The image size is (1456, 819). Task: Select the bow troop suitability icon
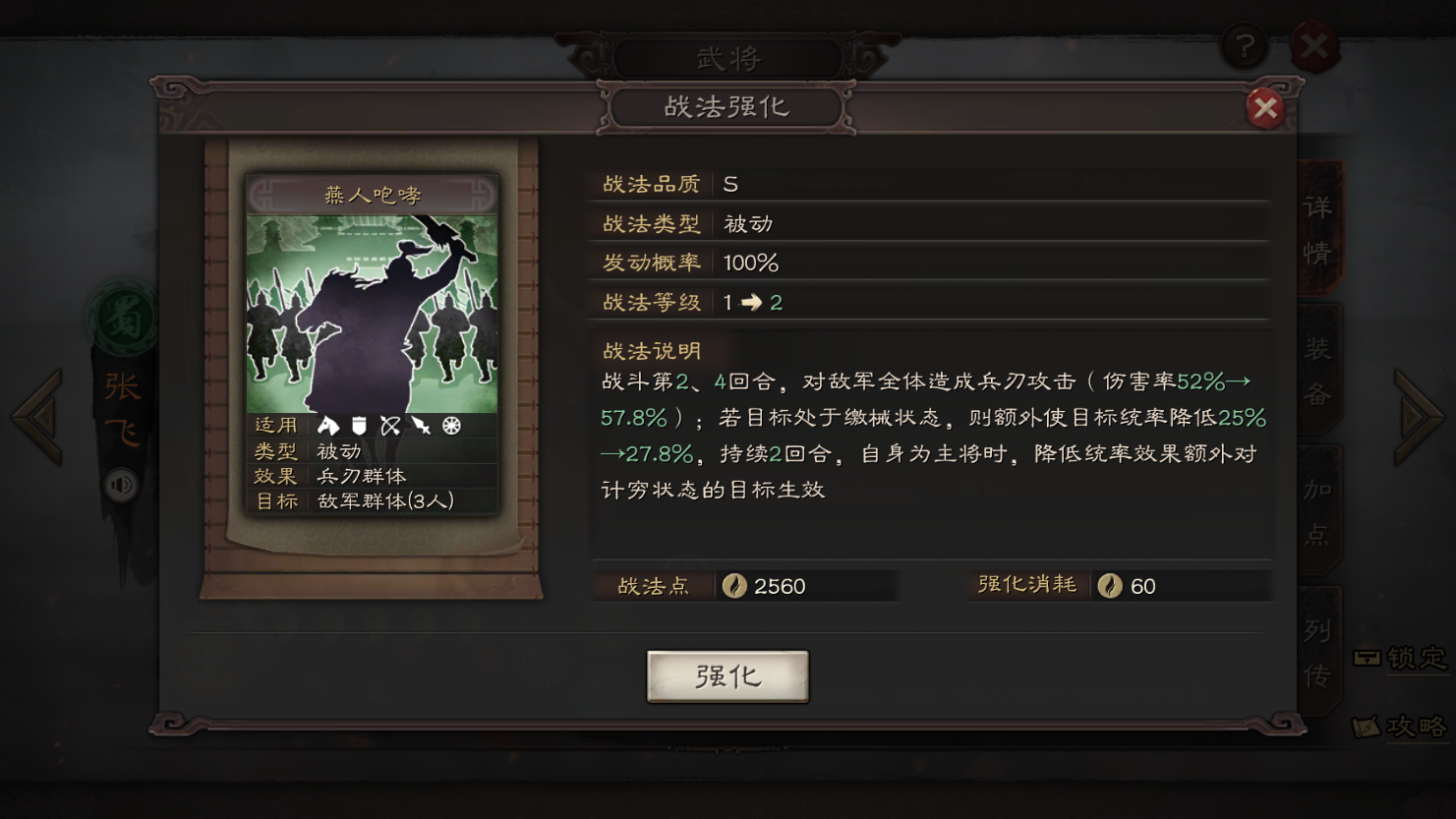(390, 426)
